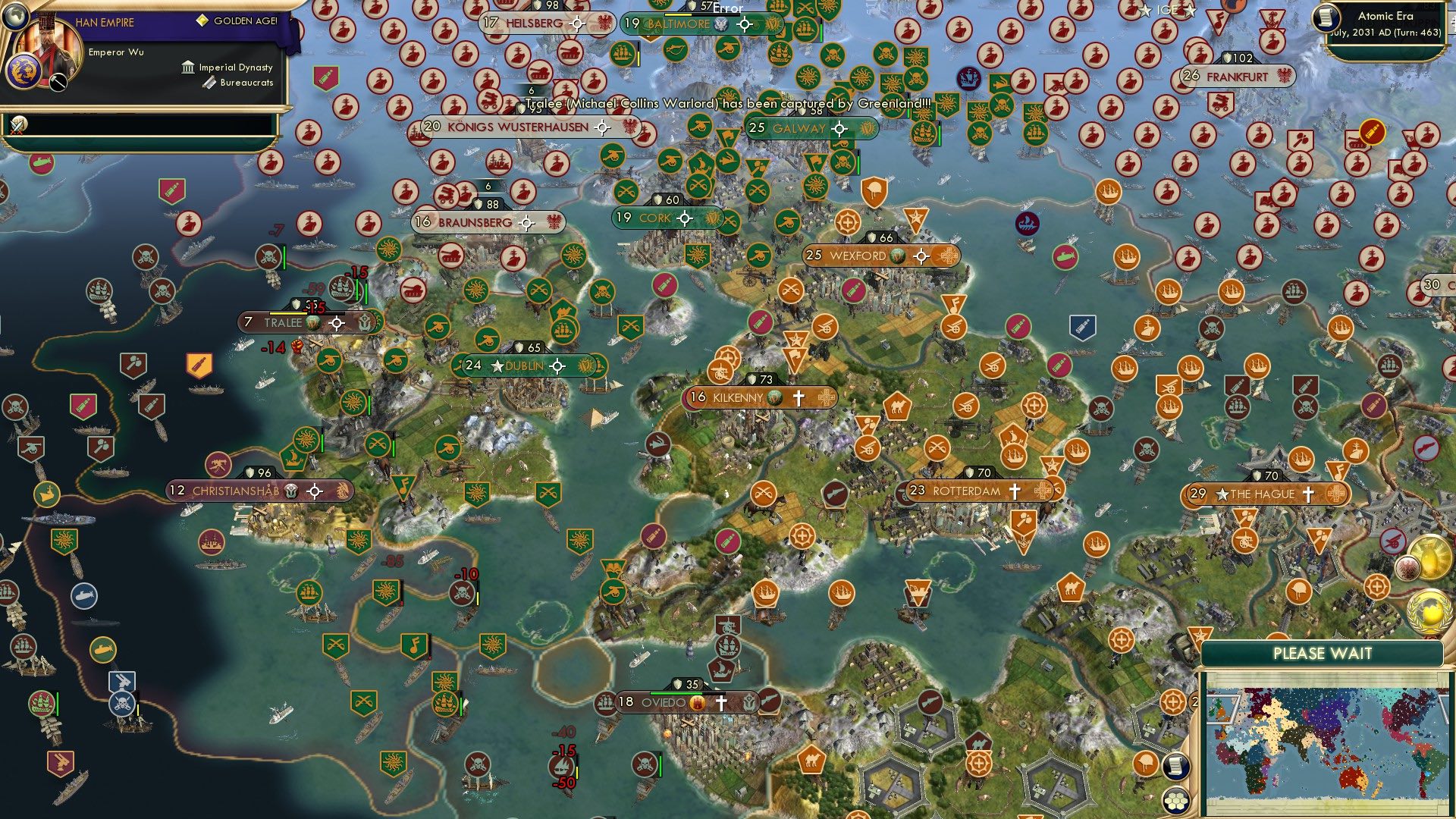1456x819 pixels.
Task: Click the Tralee captured by Greenland notification
Action: pyautogui.click(x=726, y=103)
